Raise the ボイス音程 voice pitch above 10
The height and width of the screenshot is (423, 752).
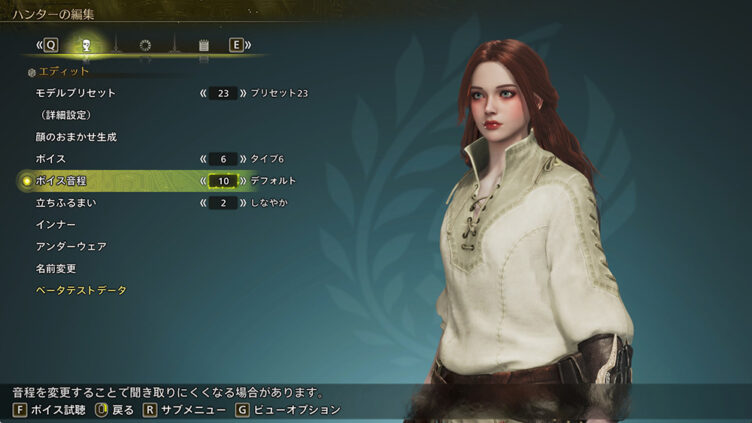242,181
